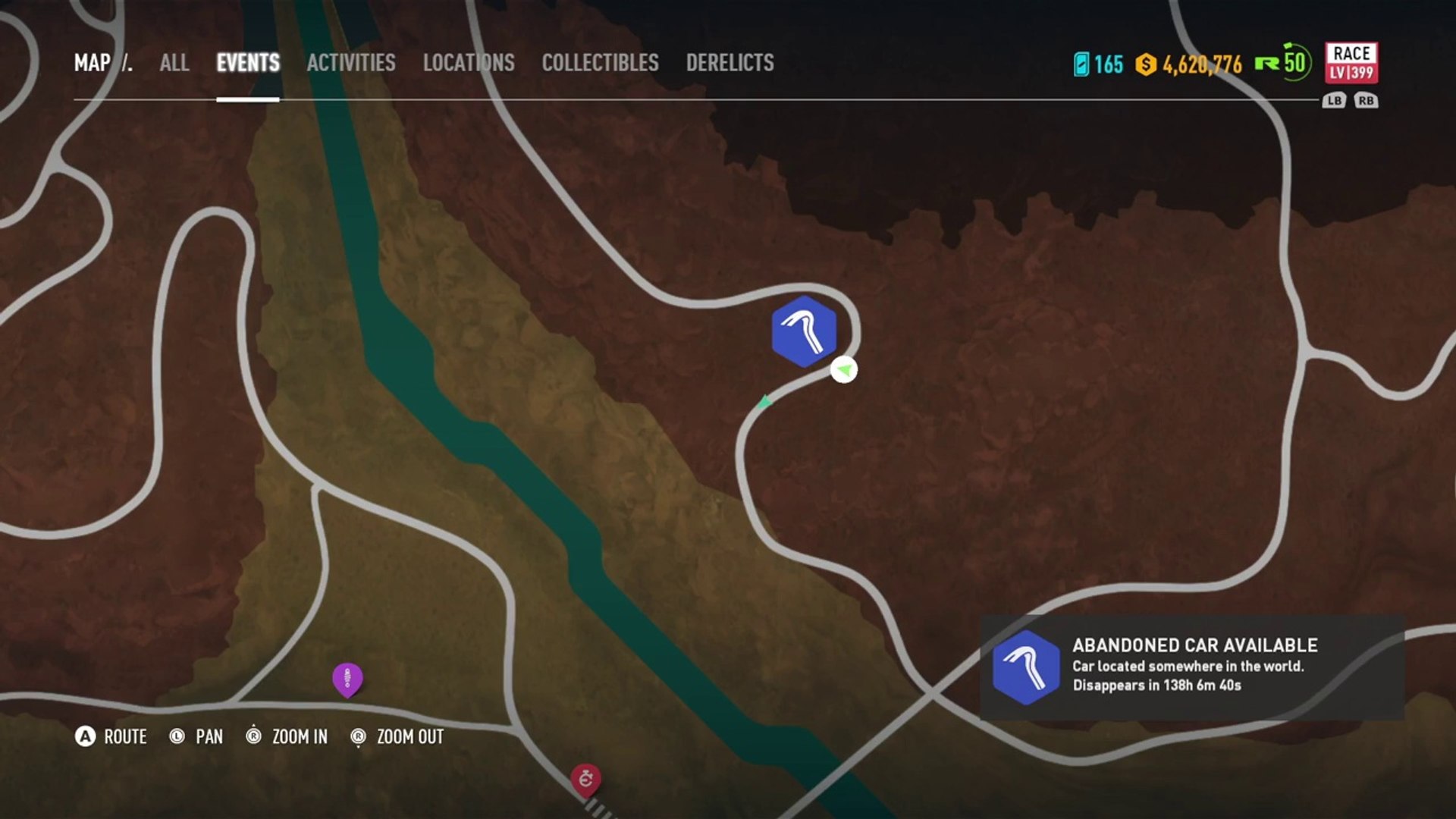This screenshot has height=819, width=1456.
Task: Select the red stopwatch event marker
Action: point(585,778)
